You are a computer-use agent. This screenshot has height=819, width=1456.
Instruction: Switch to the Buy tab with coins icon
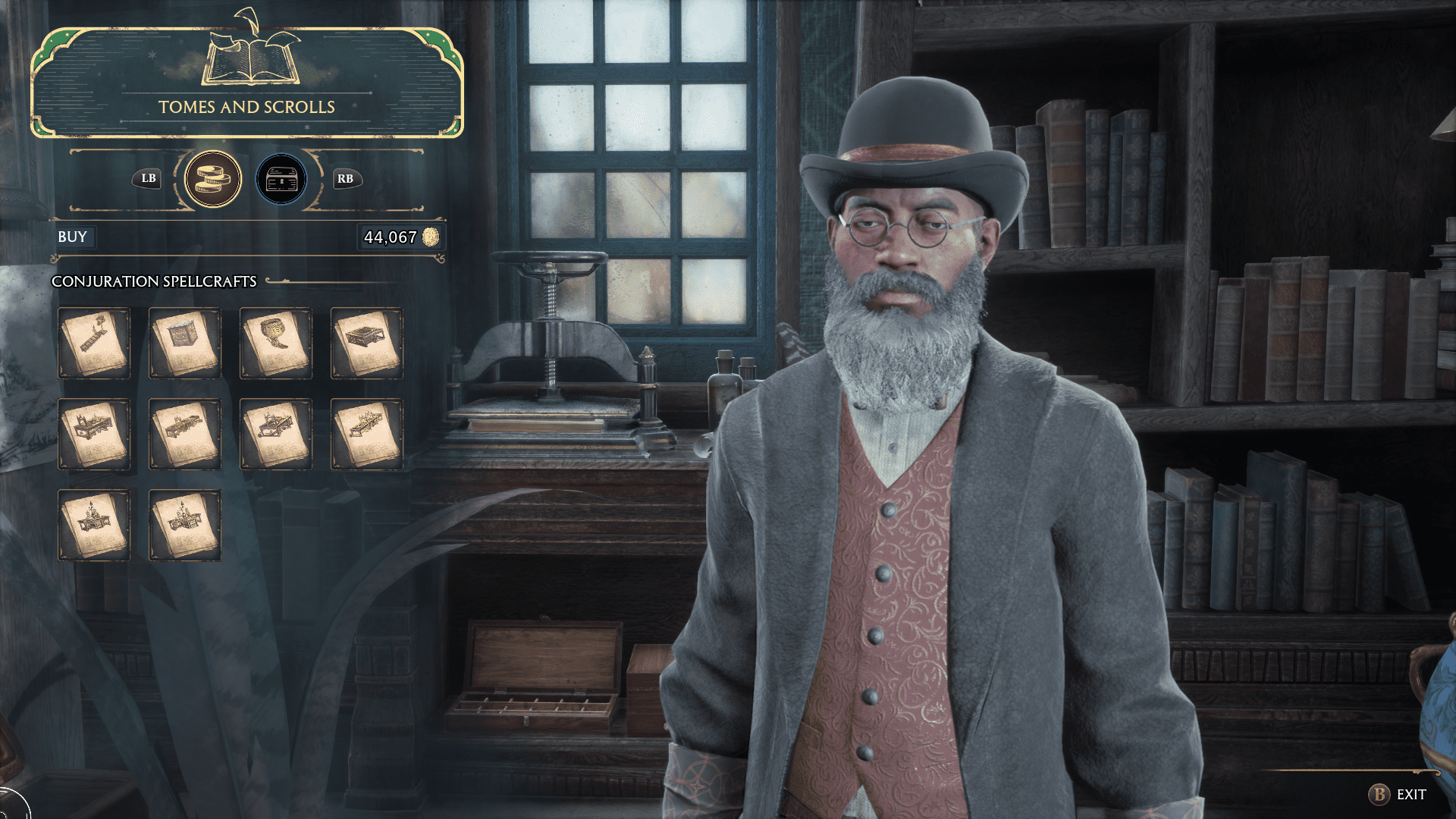coord(213,180)
